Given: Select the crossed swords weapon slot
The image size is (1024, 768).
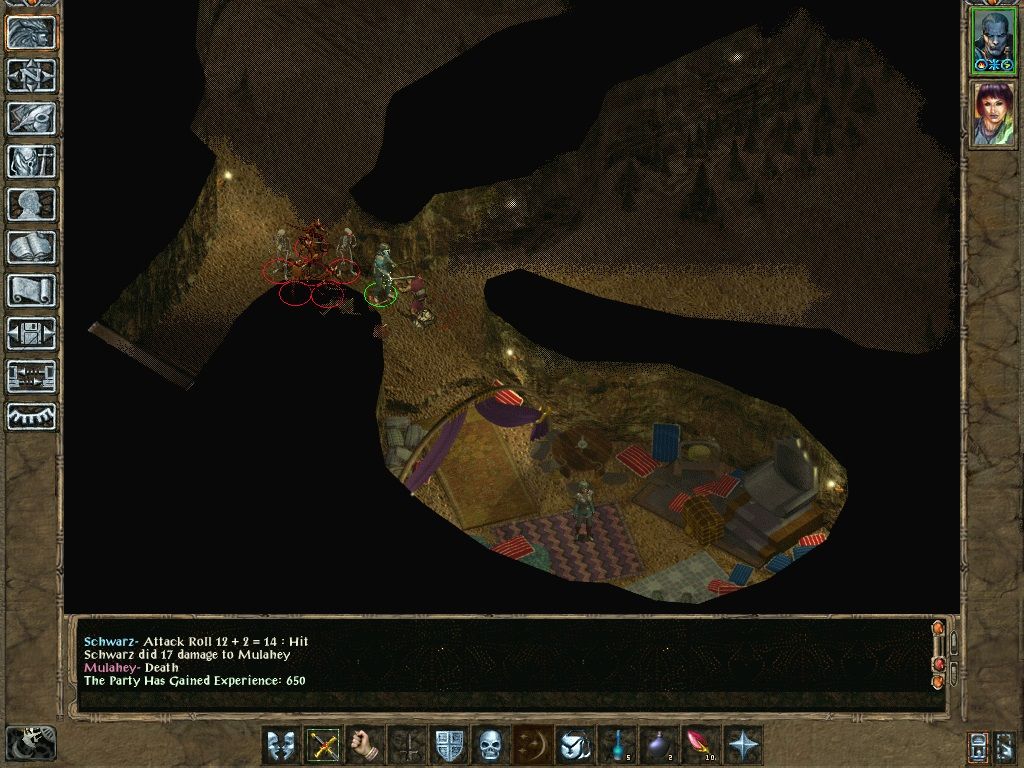Looking at the screenshot, I should pos(324,745).
